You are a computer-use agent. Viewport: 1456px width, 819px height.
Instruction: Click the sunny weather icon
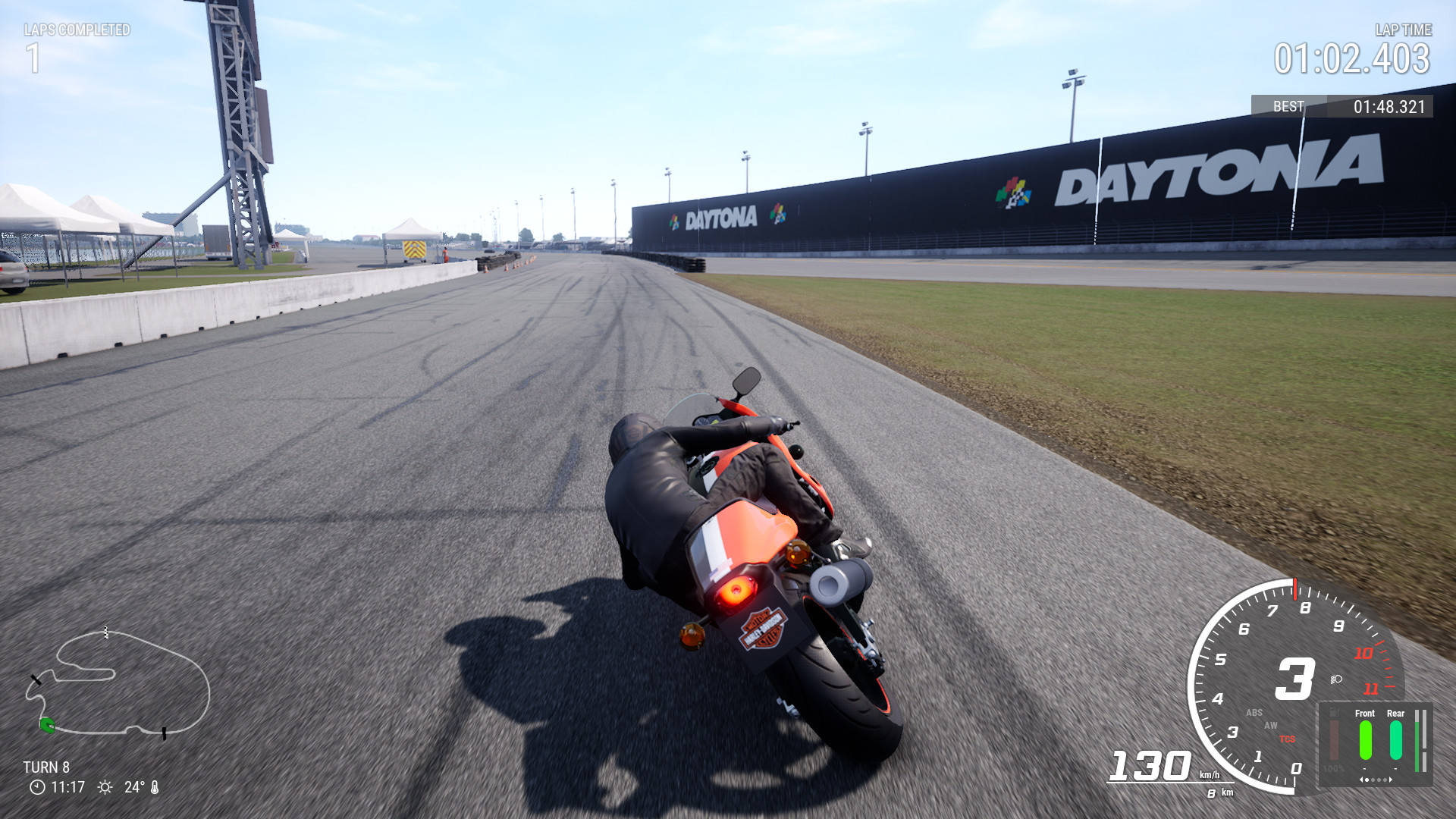point(105,786)
